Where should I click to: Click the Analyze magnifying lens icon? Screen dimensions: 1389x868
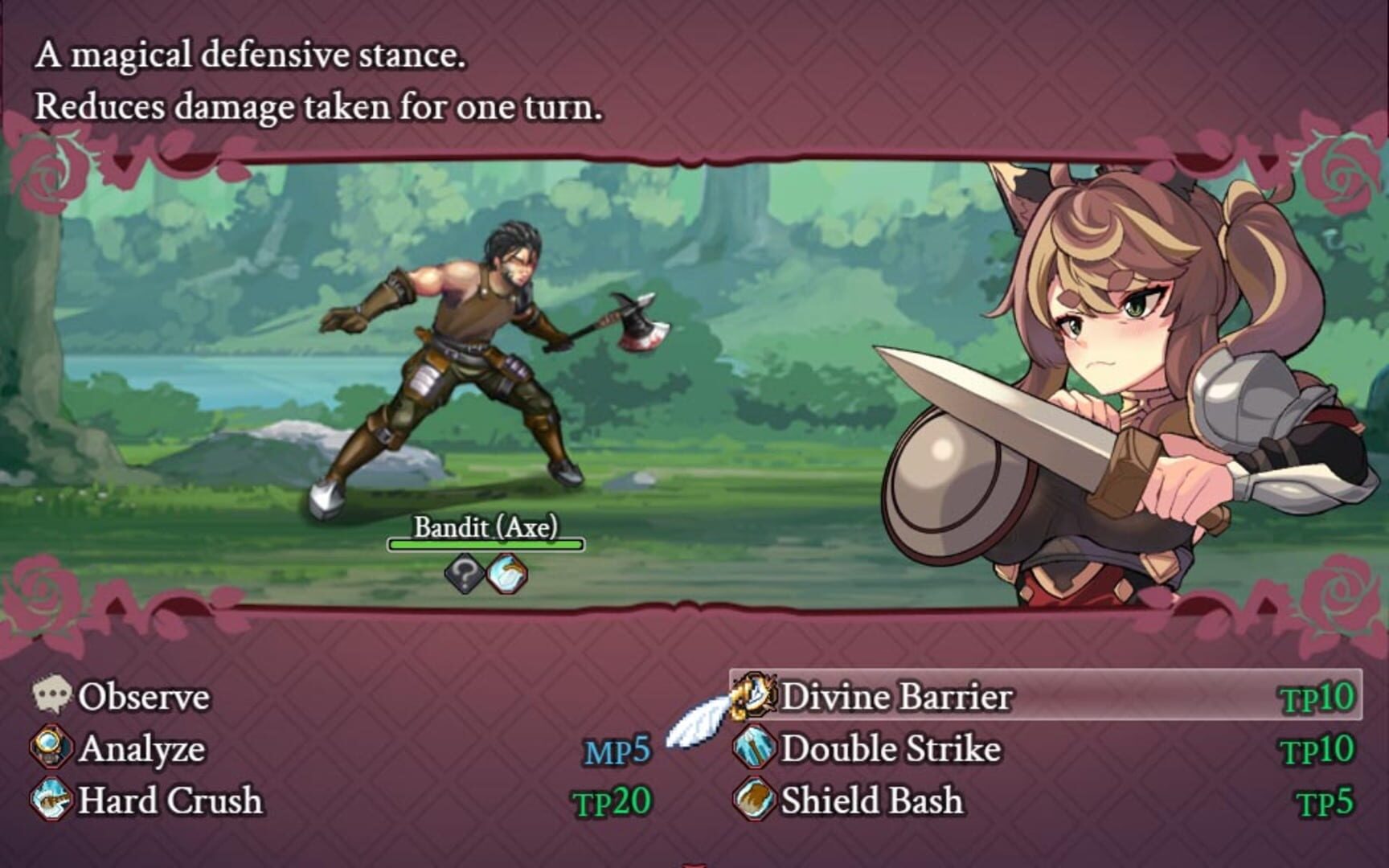point(53,748)
